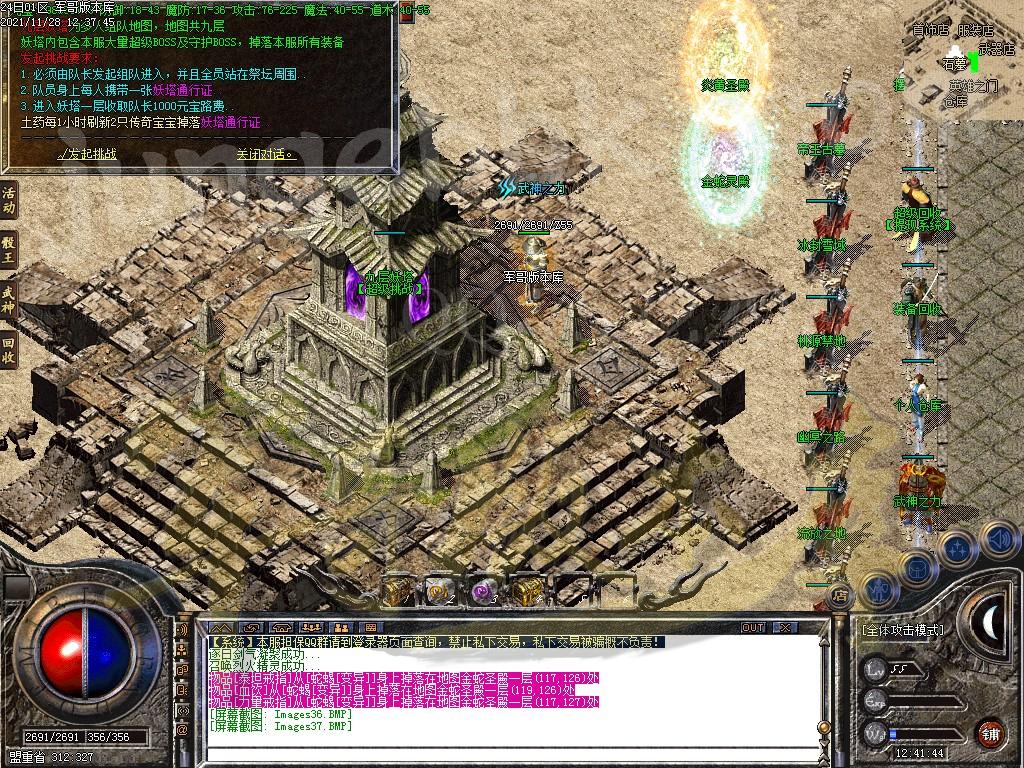
Task: Use the yellow swirl scroll in hotbar slot 2
Action: (x=441, y=591)
